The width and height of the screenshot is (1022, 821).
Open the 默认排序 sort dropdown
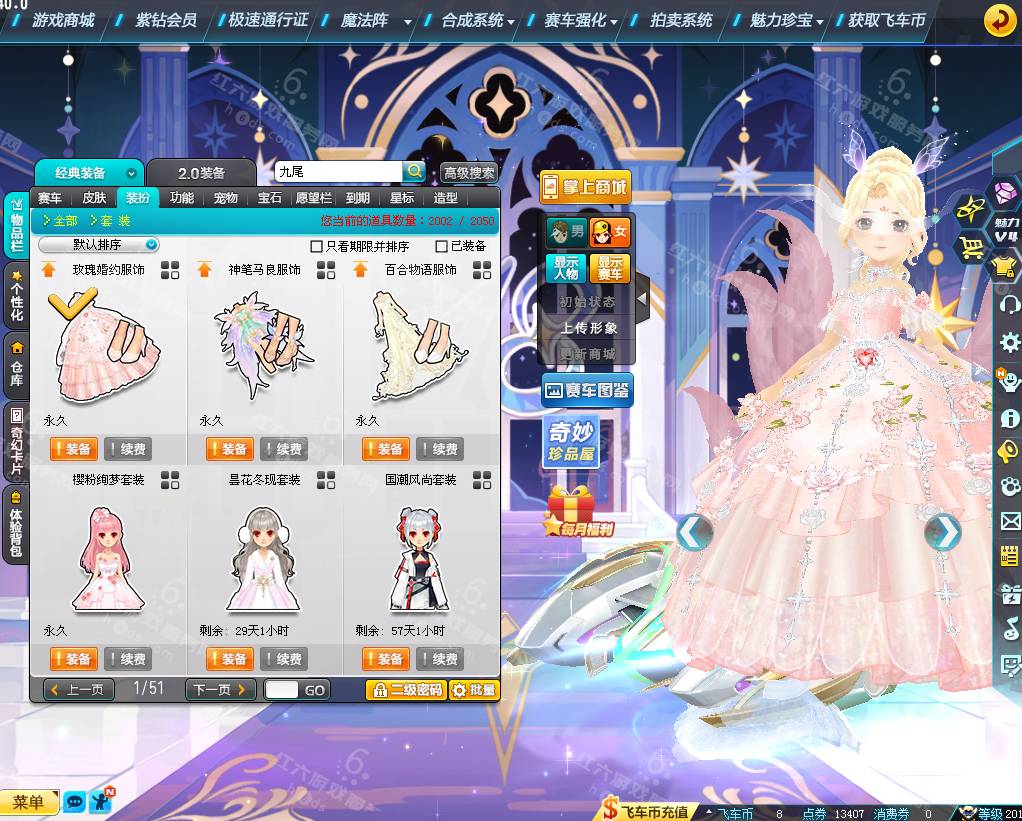click(99, 245)
